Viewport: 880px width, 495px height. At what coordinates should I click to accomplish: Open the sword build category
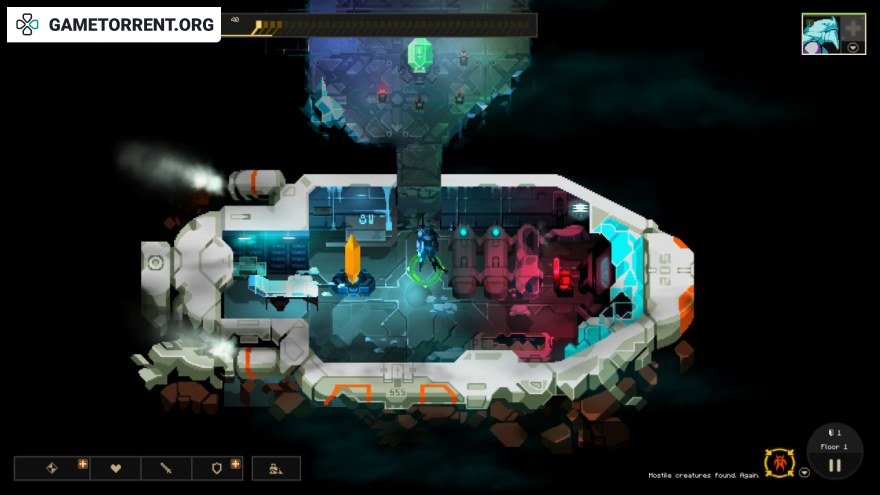(166, 468)
